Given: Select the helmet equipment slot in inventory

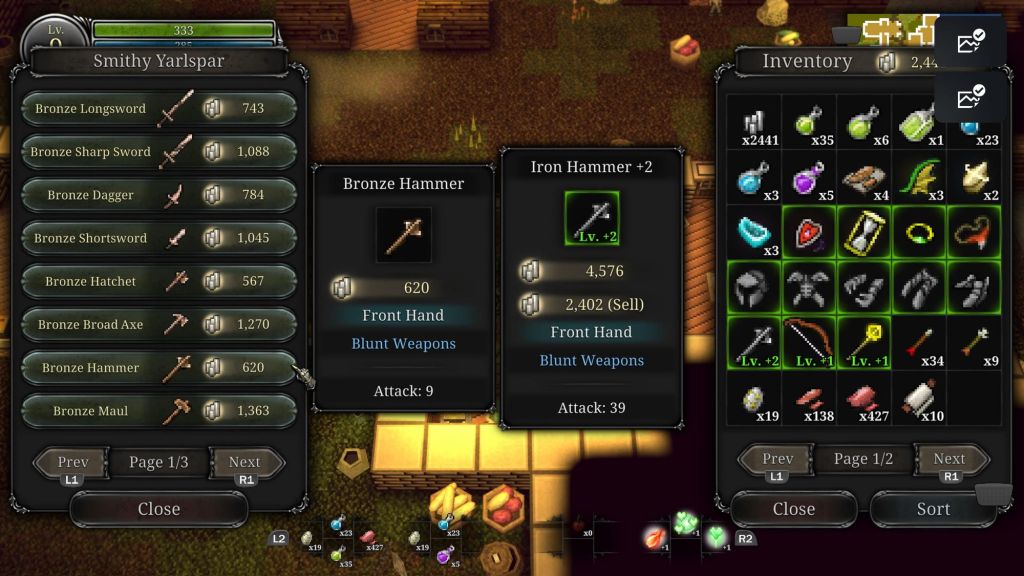Looking at the screenshot, I should (753, 288).
